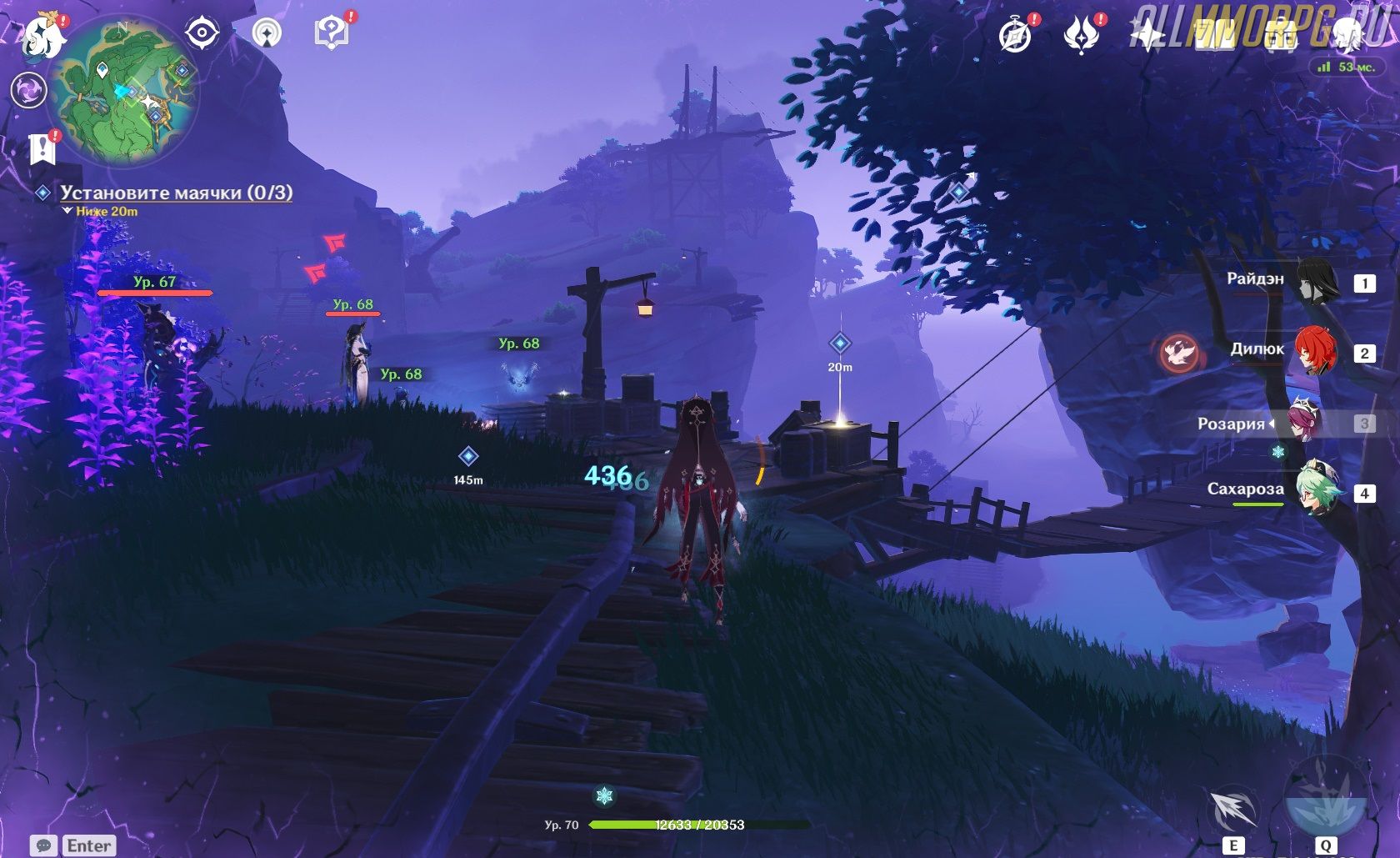Open the adventurer handbook book icon

tap(1214, 36)
